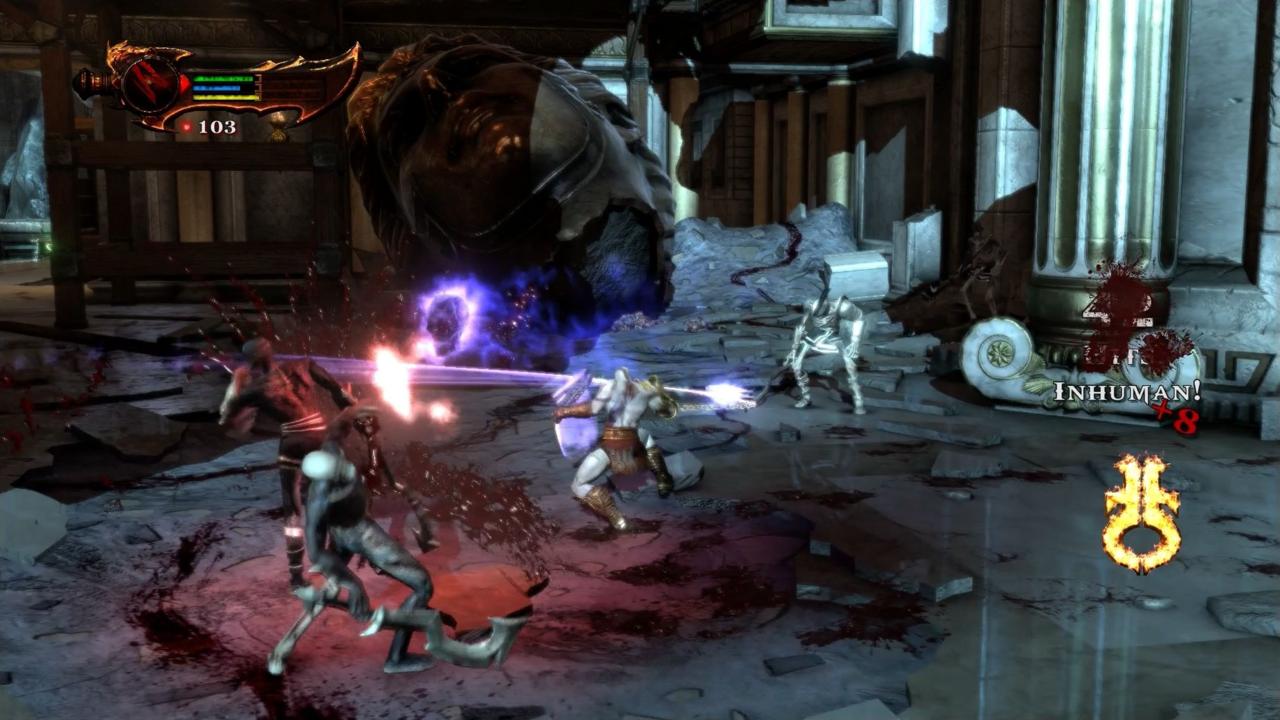Click the blue magic meter bar
Screen dimensions: 1280x720
[x=218, y=88]
